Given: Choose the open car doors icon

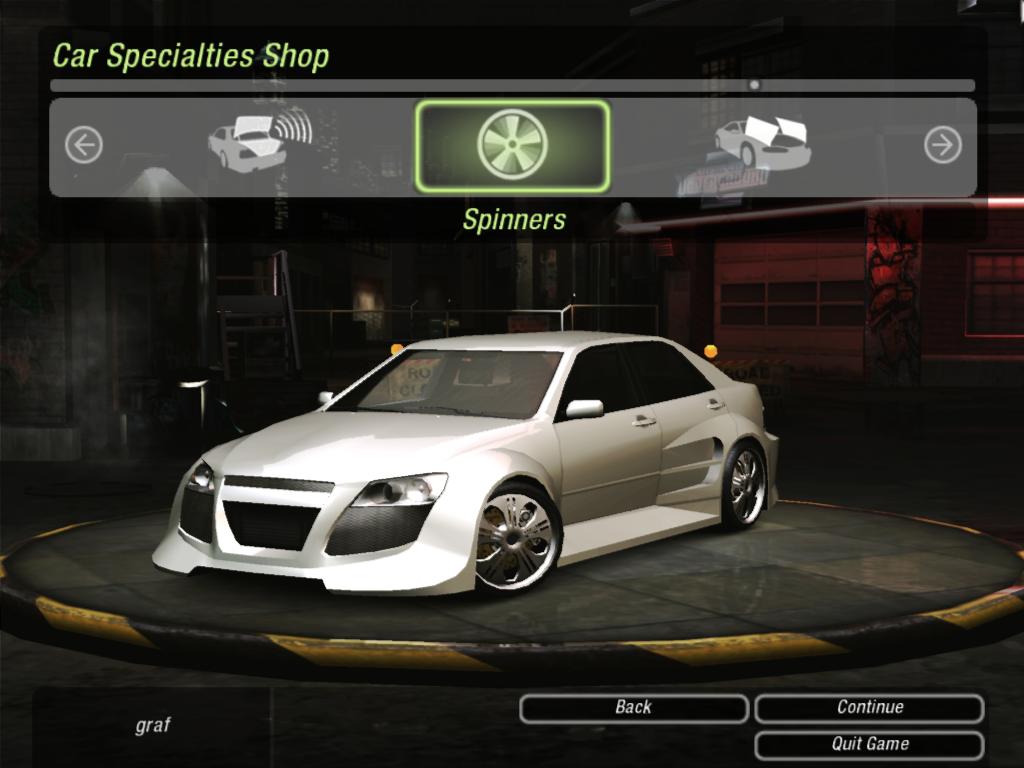Looking at the screenshot, I should coord(762,143).
